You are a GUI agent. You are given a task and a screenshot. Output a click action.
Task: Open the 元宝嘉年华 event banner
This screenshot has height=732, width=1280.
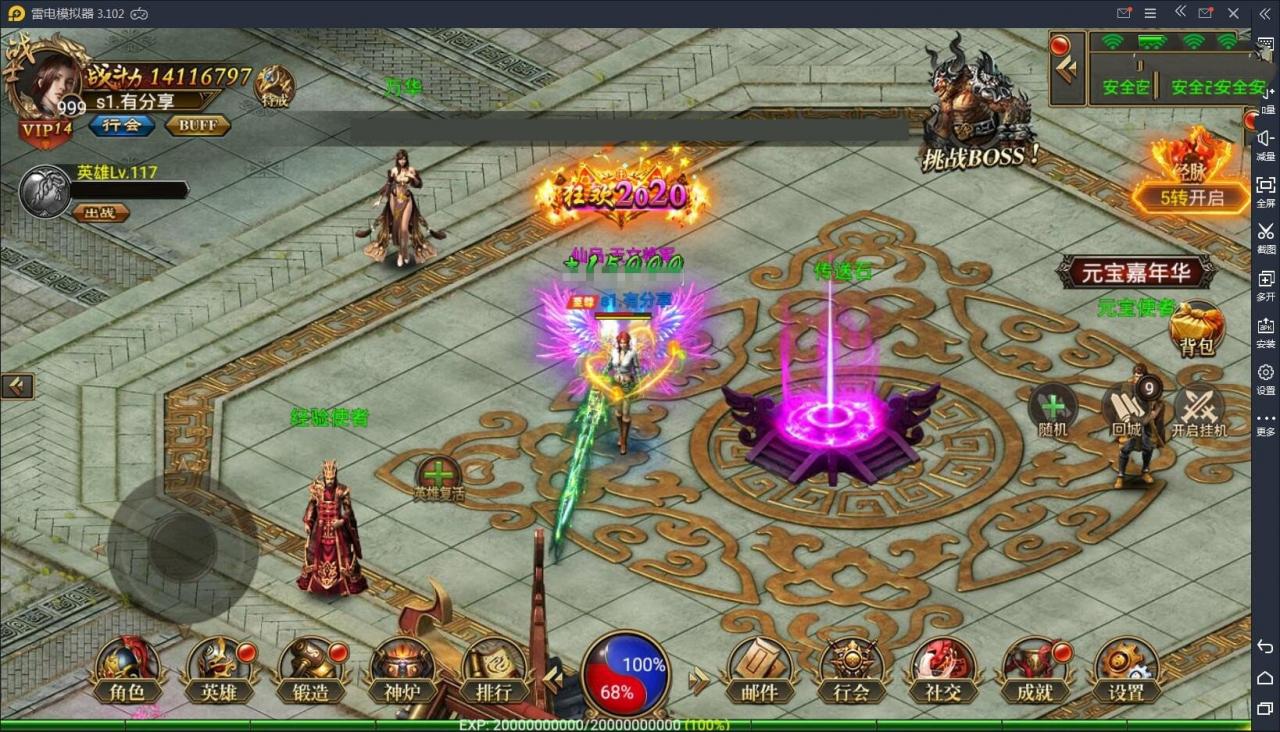coord(1137,271)
